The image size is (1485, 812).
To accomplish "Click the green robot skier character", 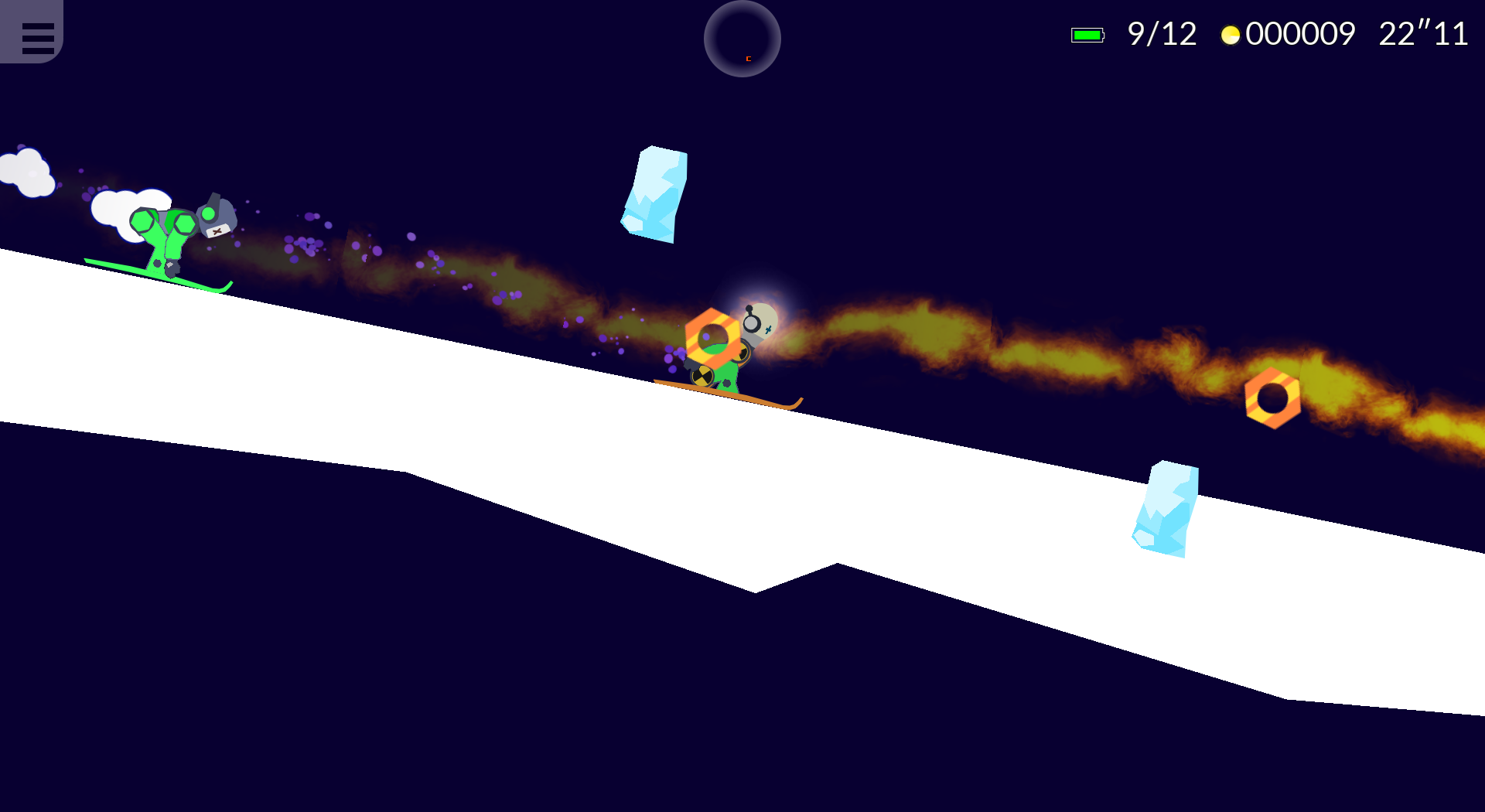I will (x=162, y=236).
